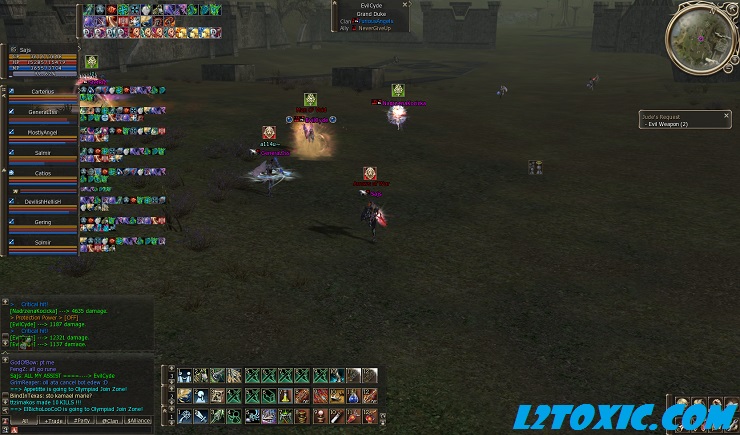Select party member Catios
Screen dimensions: 740x435
[x=42, y=173]
